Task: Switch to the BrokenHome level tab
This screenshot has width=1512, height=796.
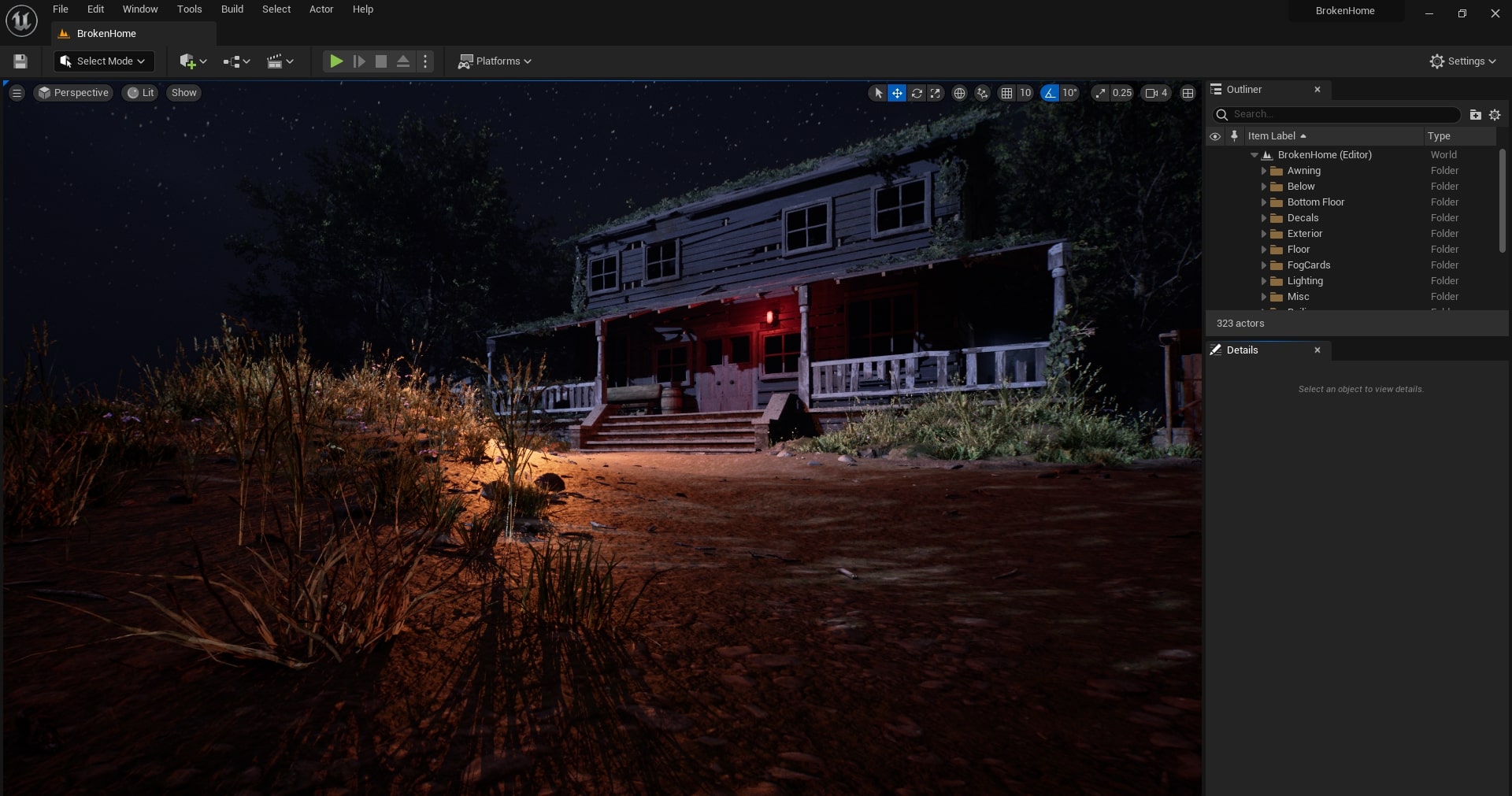Action: point(106,34)
